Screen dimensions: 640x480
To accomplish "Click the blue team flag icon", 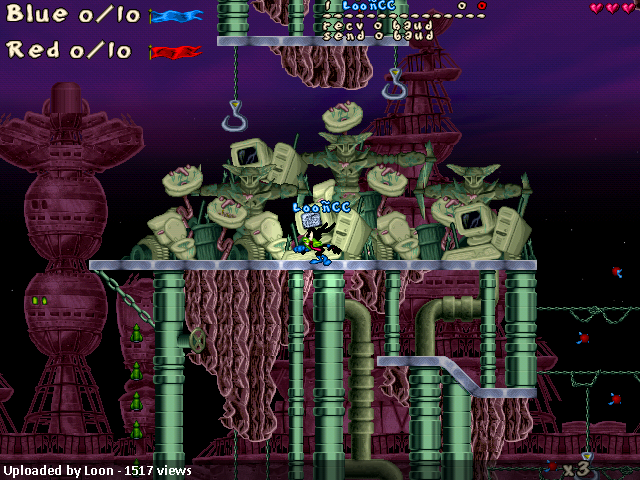I will (x=176, y=16).
